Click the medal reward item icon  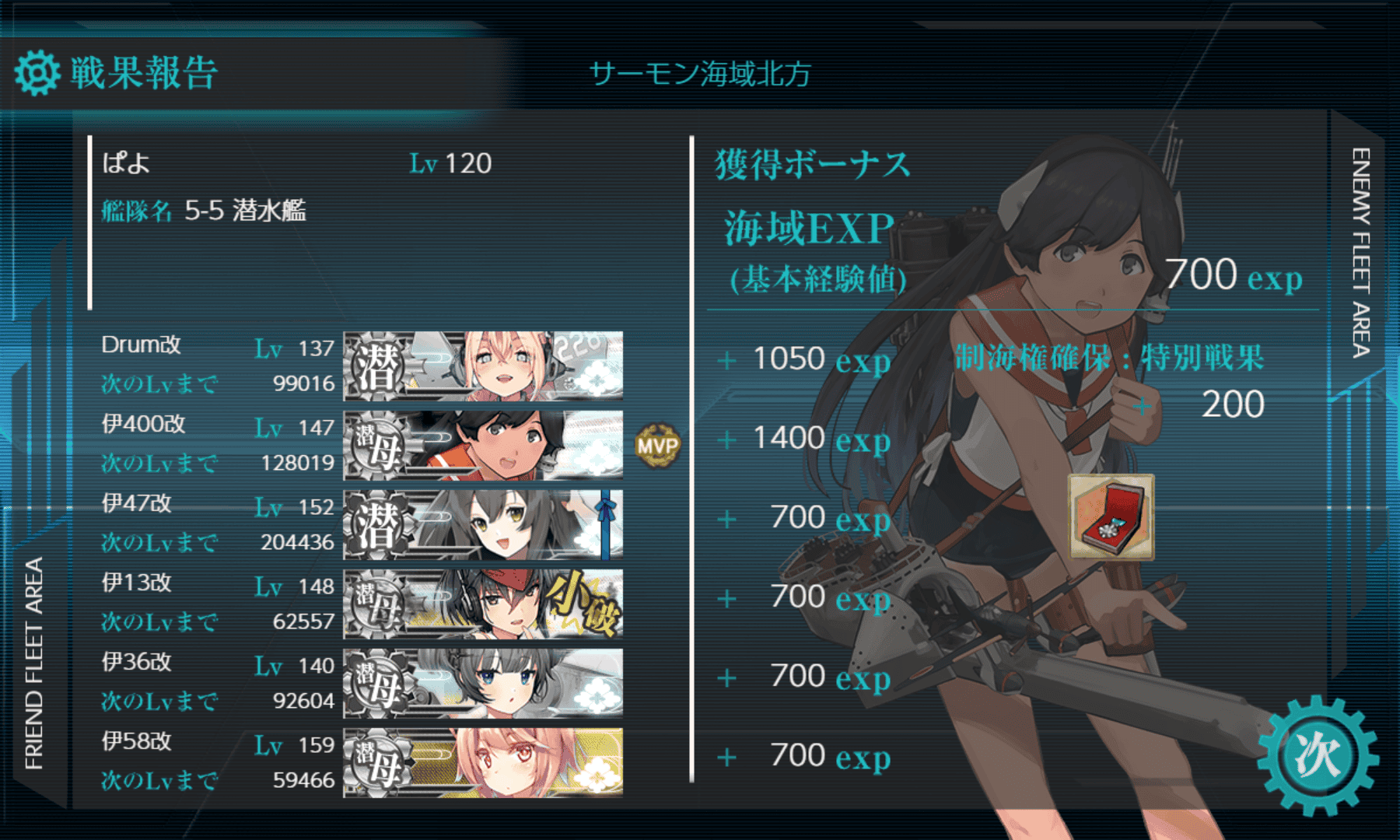(x=1111, y=516)
